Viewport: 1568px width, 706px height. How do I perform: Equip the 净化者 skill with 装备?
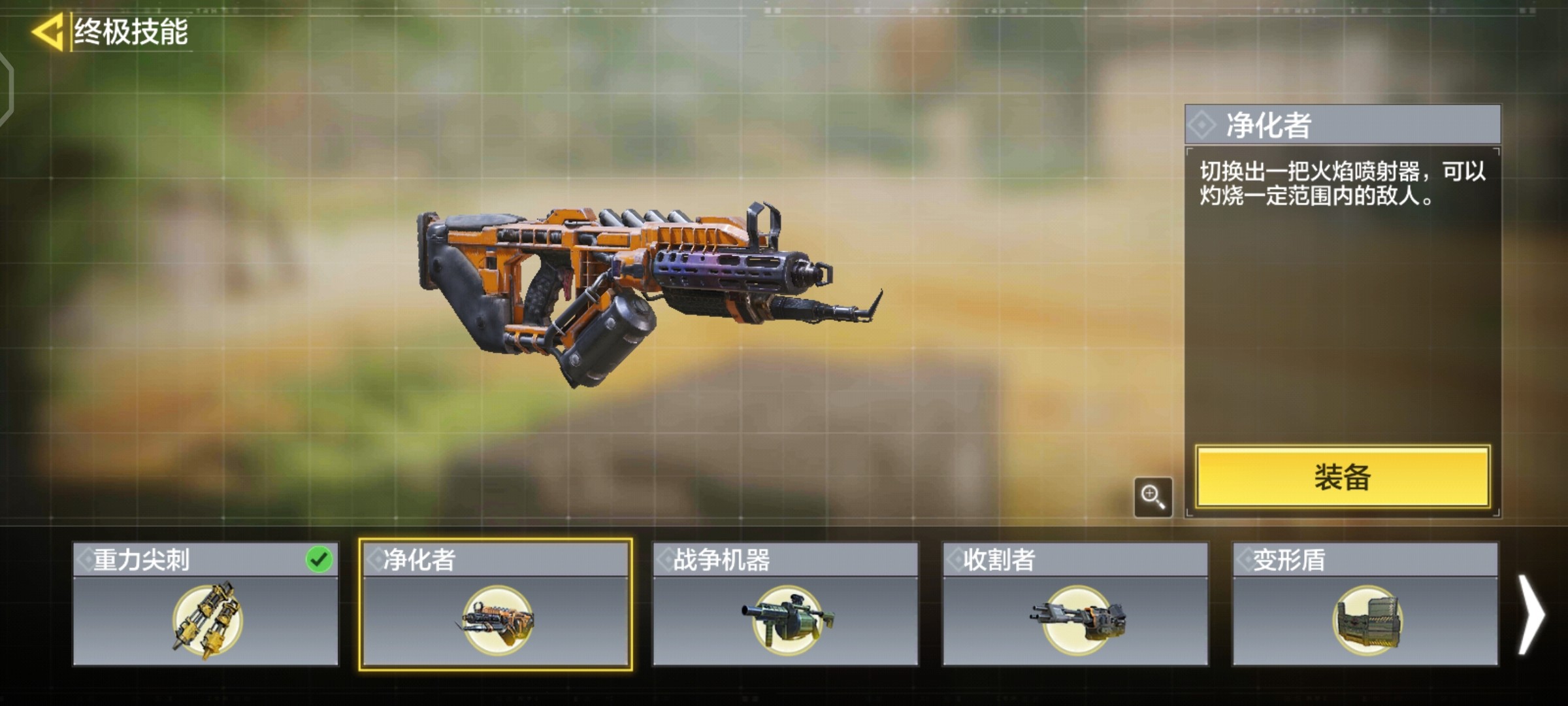[x=1342, y=477]
